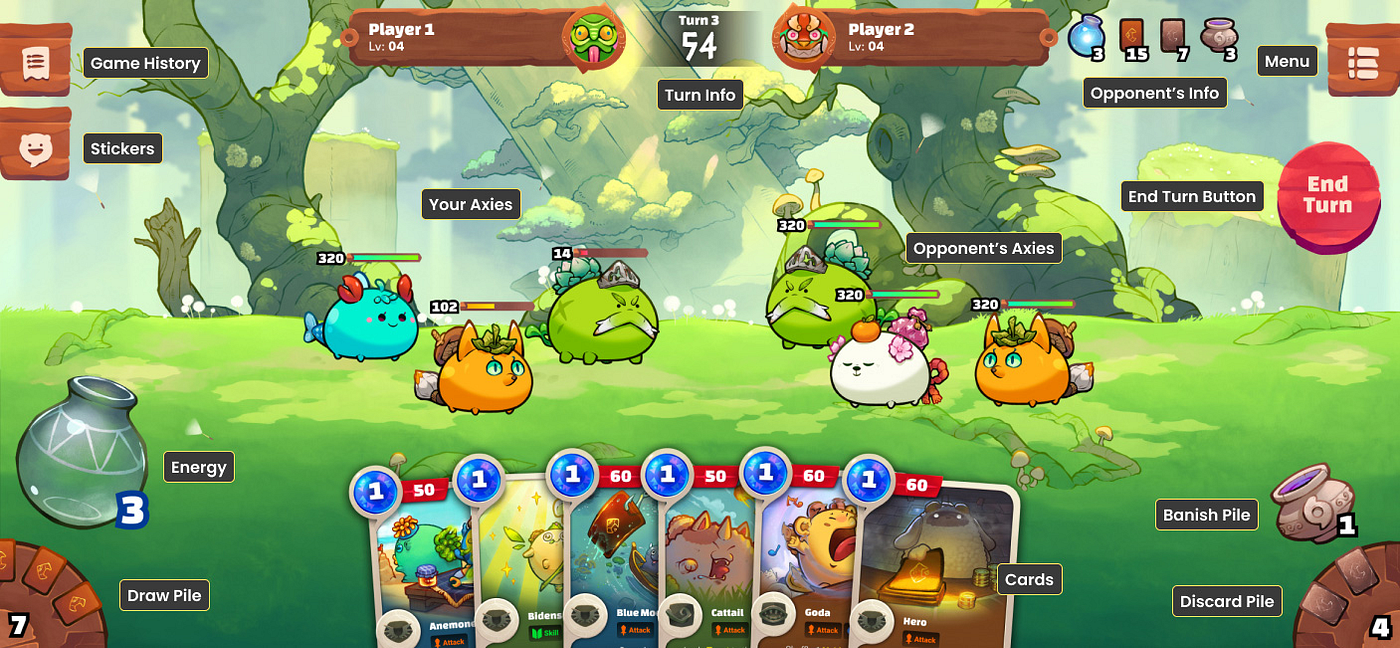The image size is (1400, 648).
Task: Click the red End Turn button
Action: tap(1328, 196)
